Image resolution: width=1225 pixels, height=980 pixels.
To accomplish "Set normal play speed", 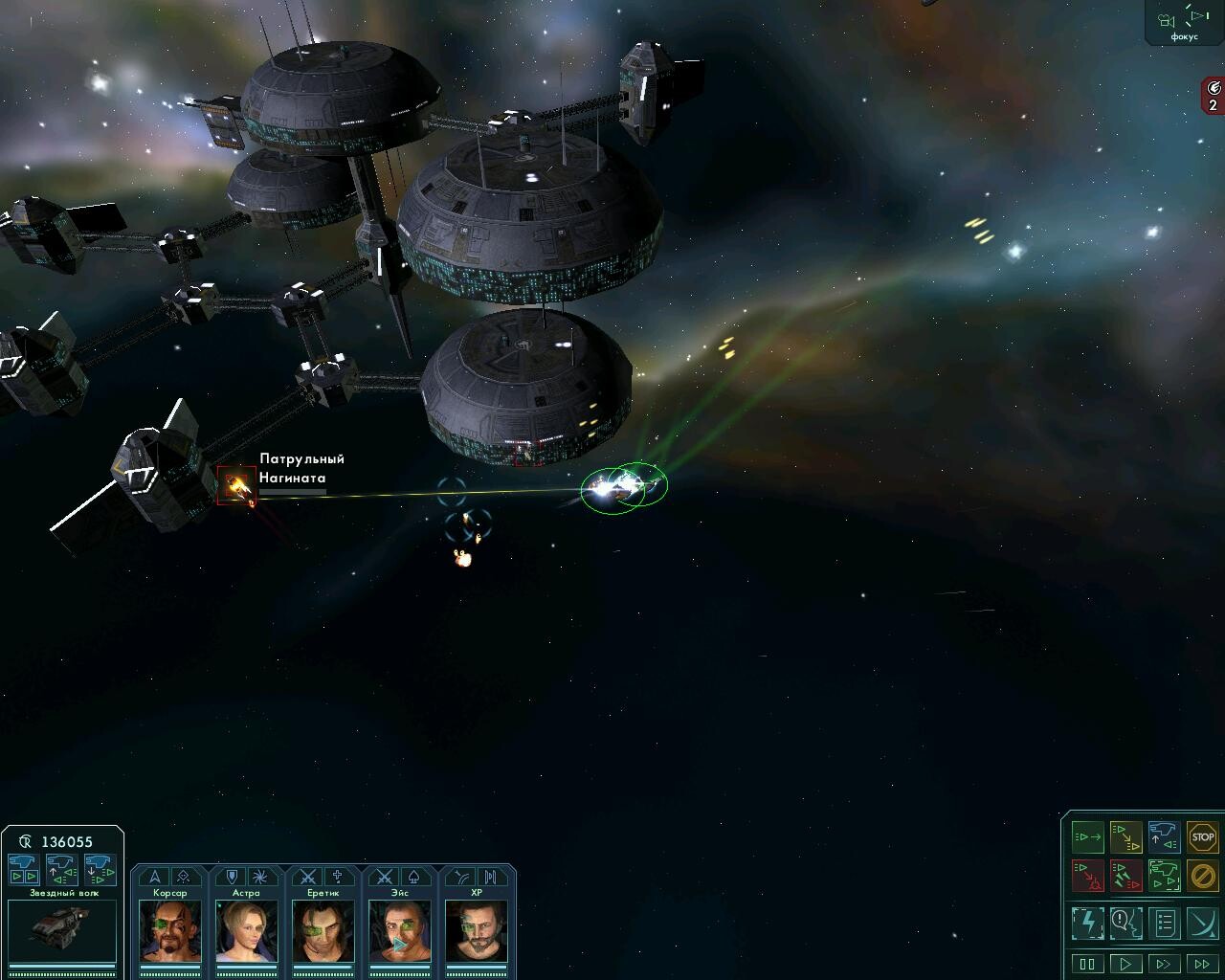I will [x=1125, y=964].
